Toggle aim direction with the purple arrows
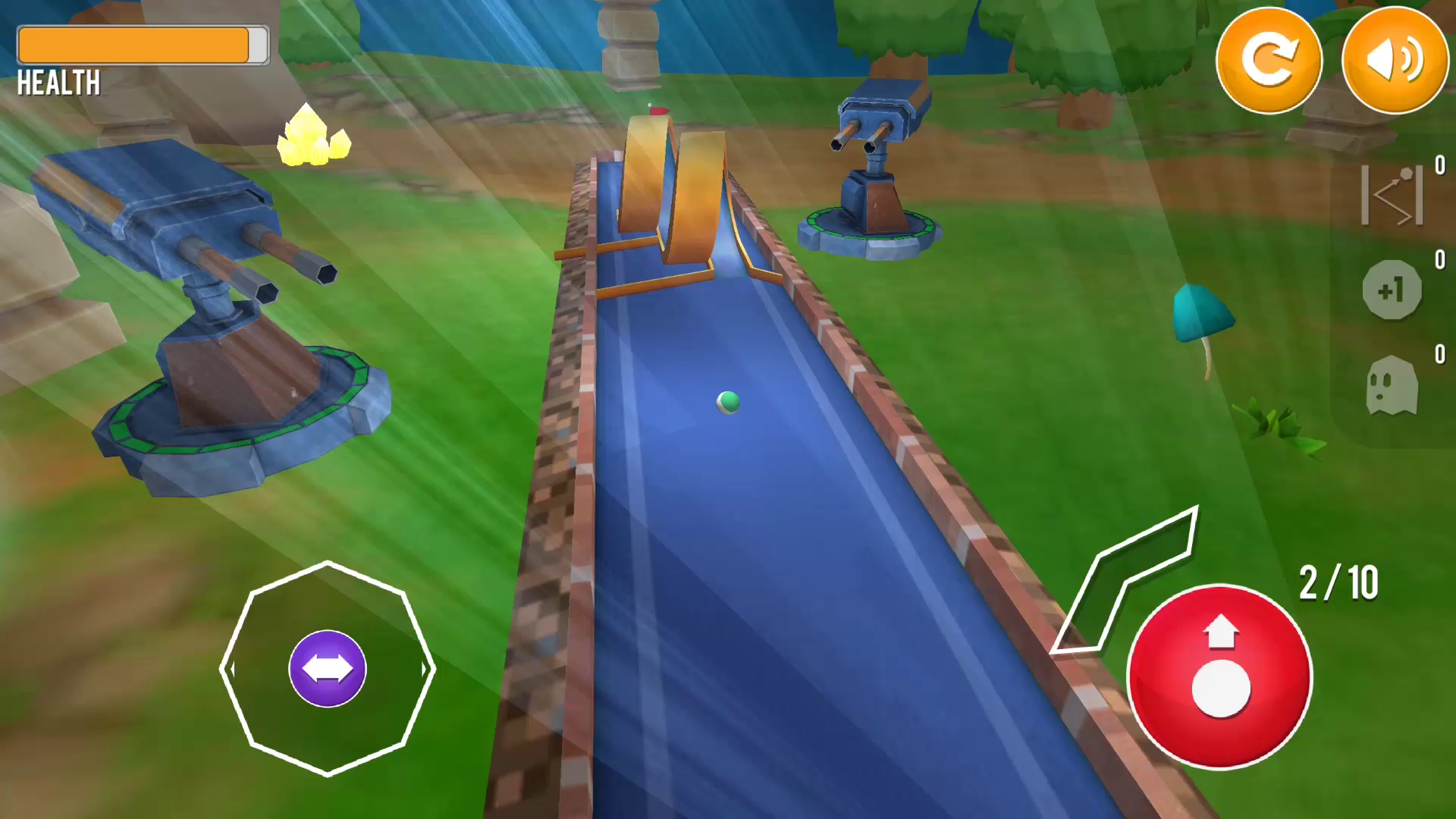This screenshot has height=819, width=1456. coord(327,668)
